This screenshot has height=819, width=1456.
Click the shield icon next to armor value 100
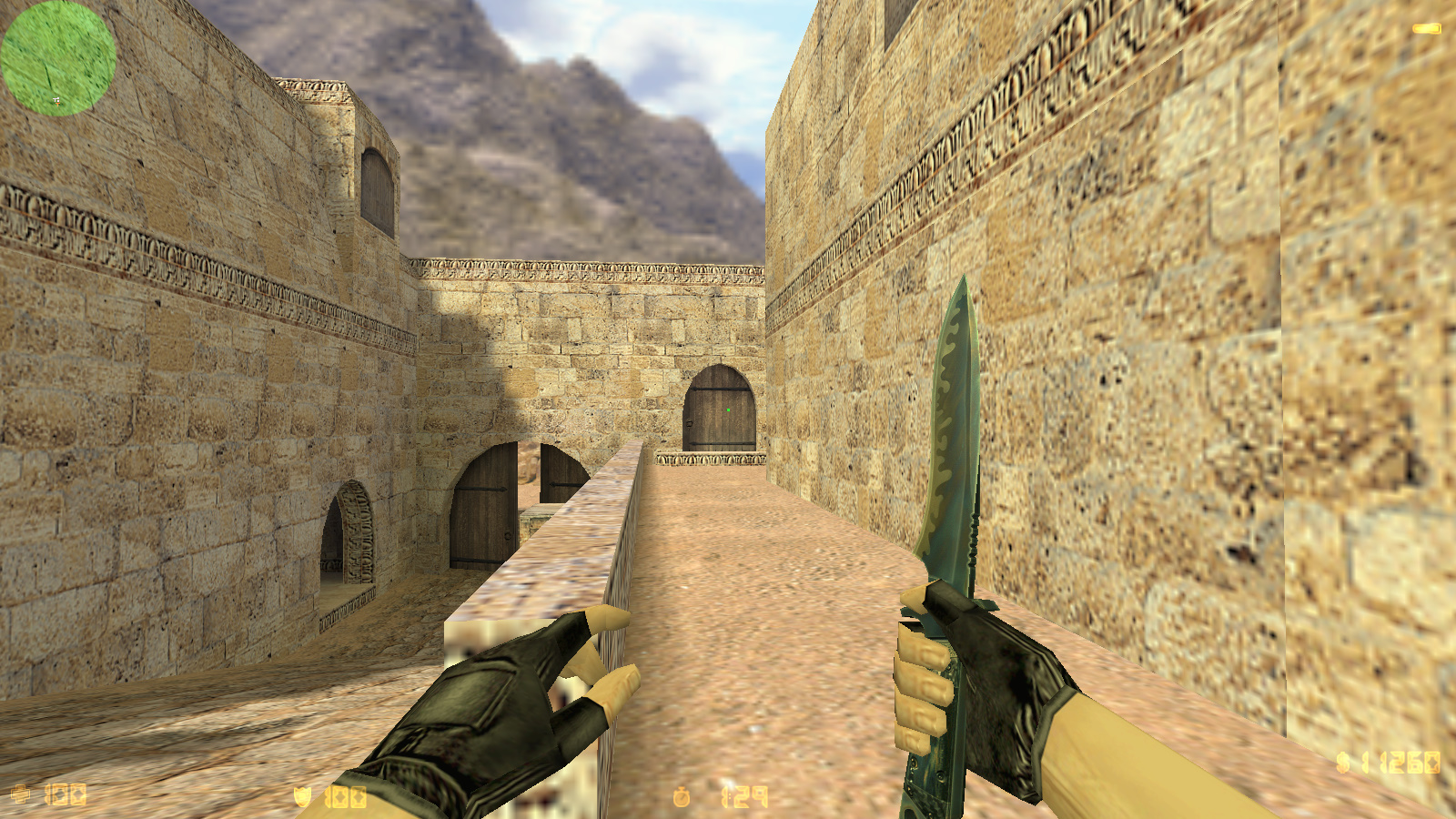301,794
